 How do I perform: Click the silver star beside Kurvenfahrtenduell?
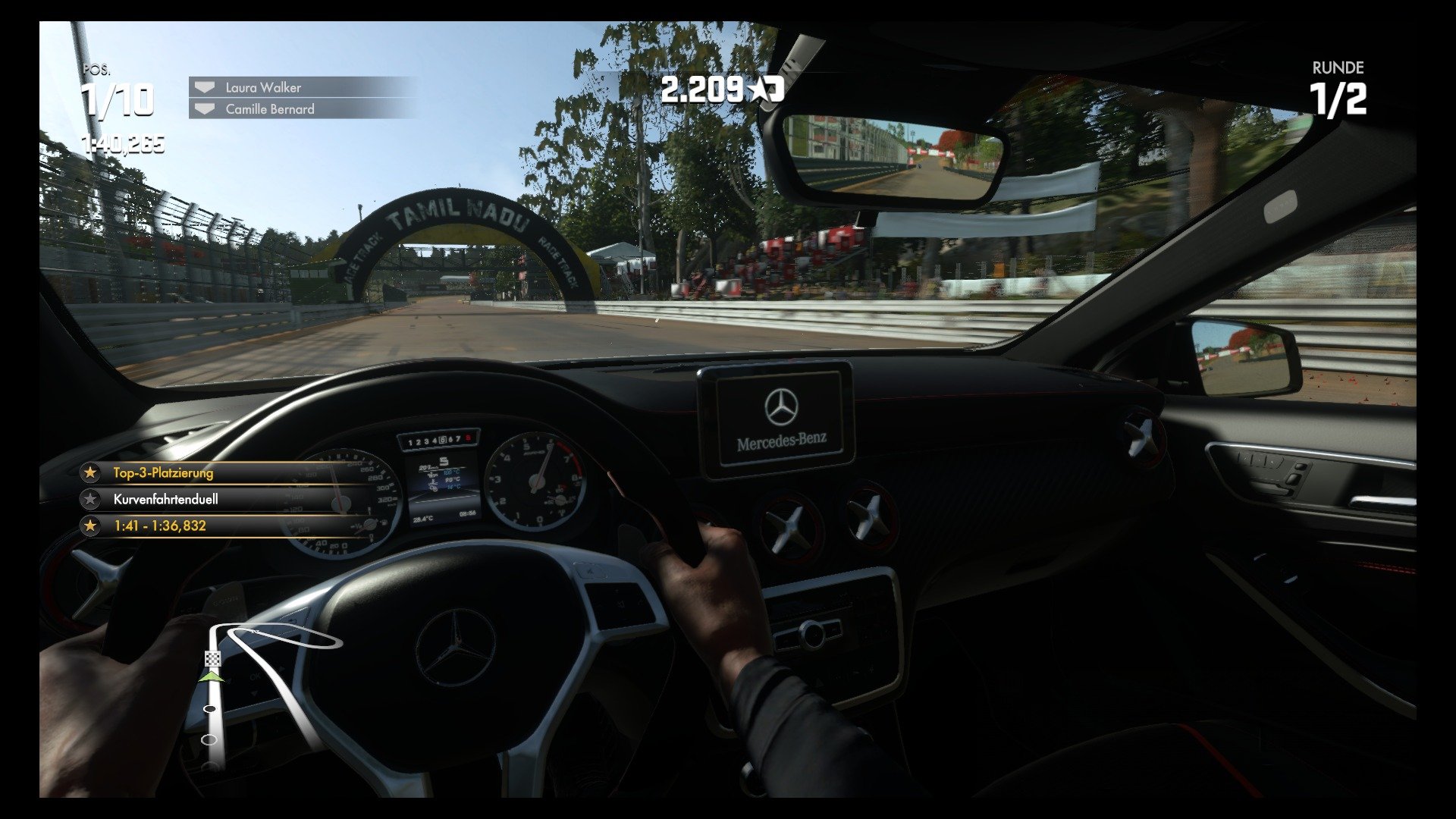click(x=92, y=499)
